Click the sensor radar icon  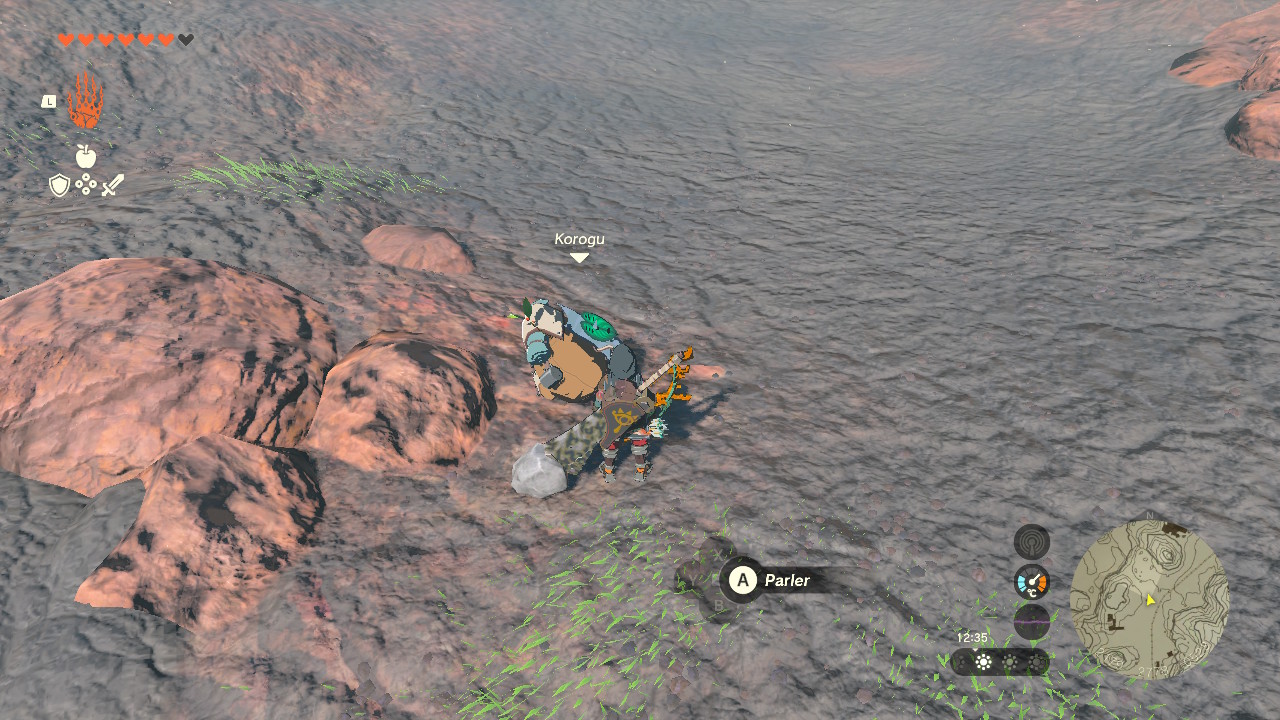(x=1032, y=542)
